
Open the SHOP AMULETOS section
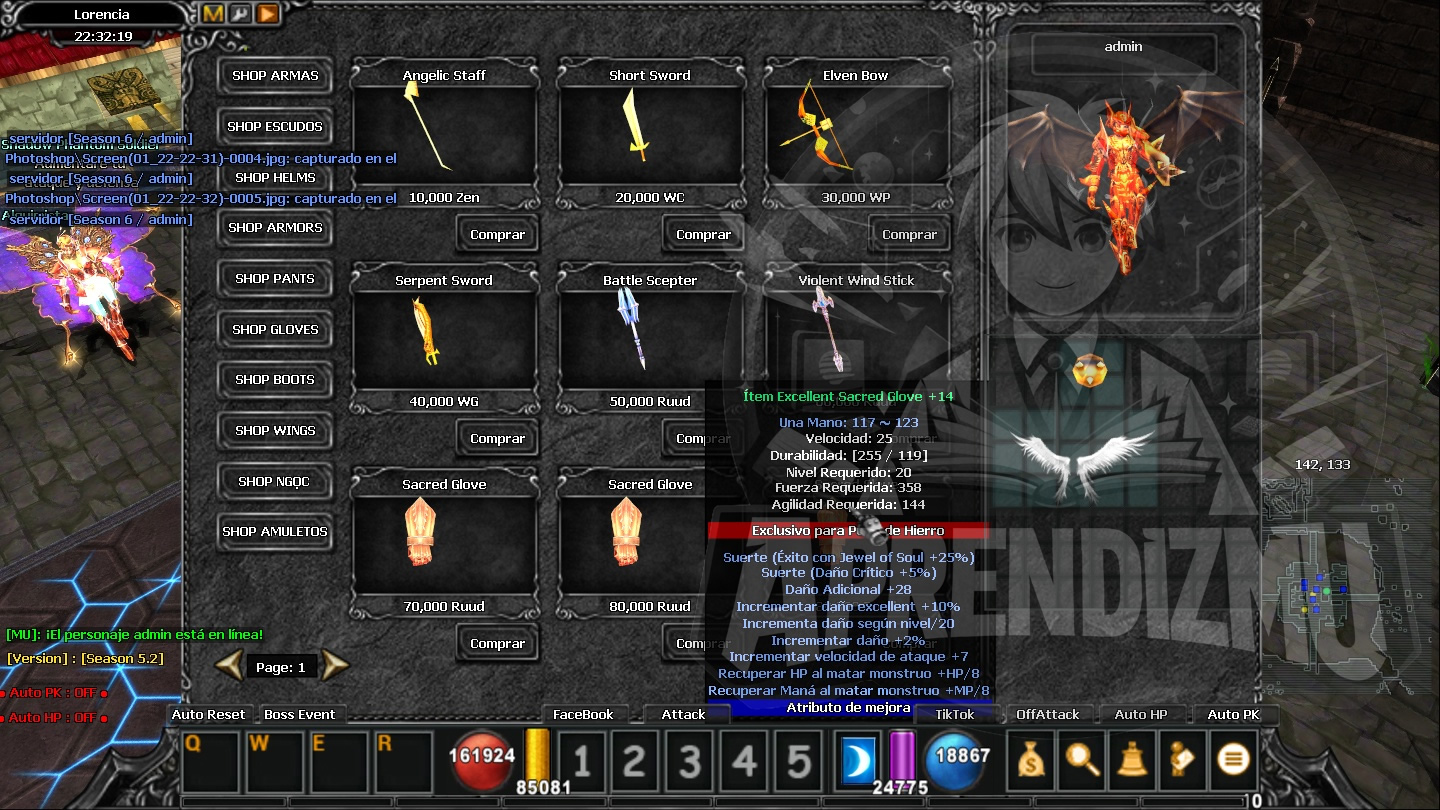coord(275,531)
